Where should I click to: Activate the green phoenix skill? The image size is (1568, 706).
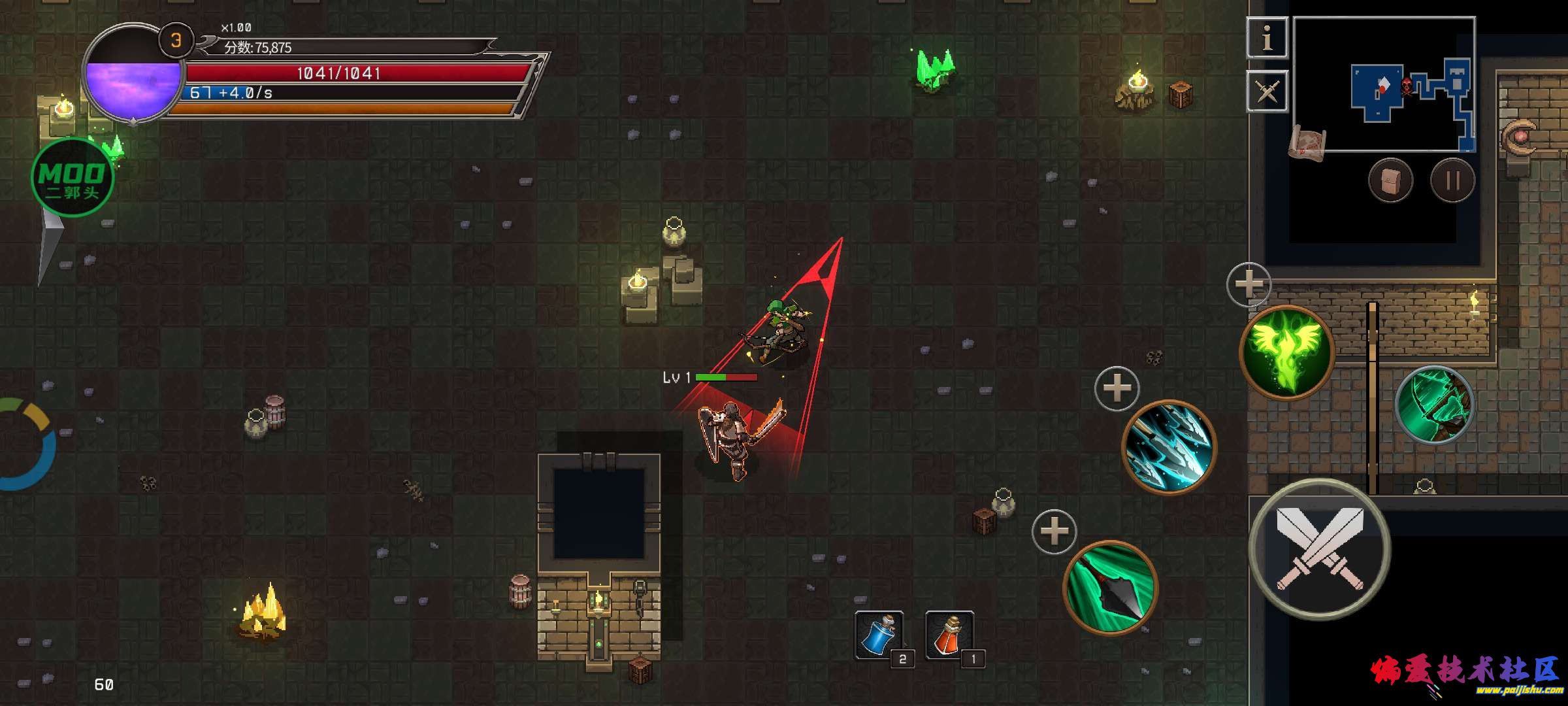click(1286, 352)
